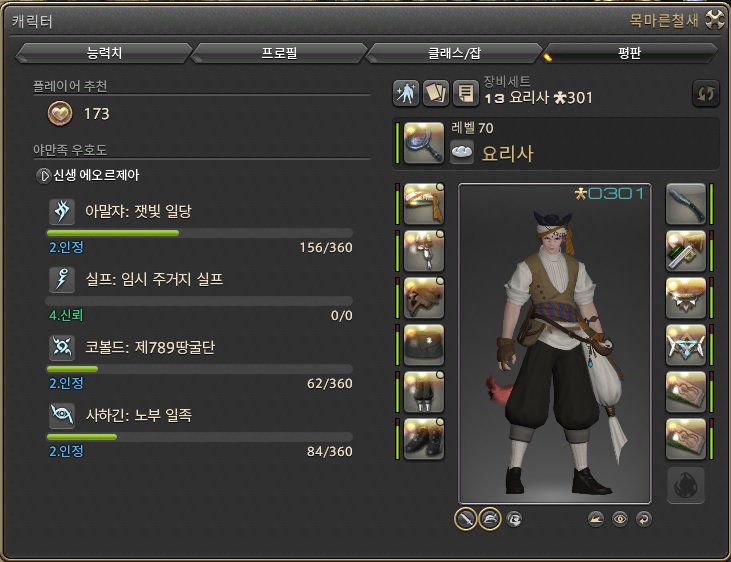The width and height of the screenshot is (731, 562).
Task: Click the eye icon below character preview
Action: (620, 518)
